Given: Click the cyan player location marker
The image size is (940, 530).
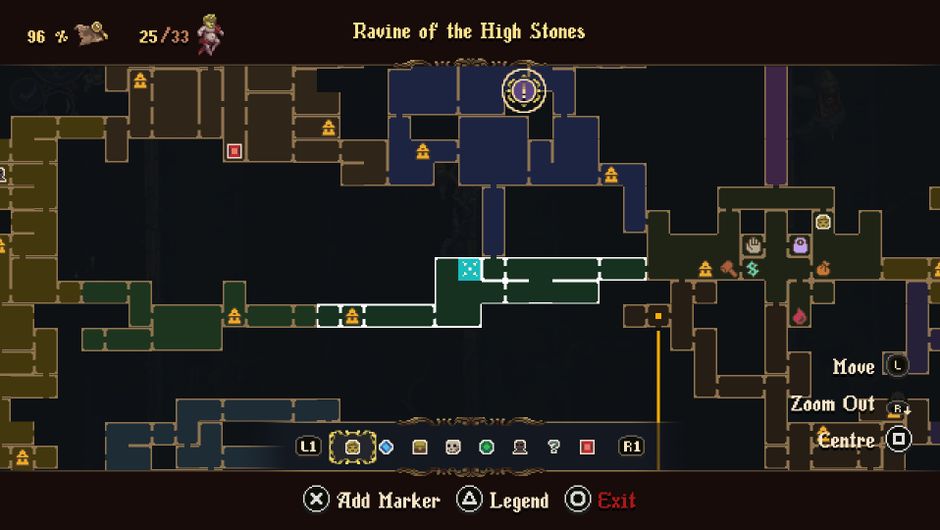Looking at the screenshot, I should point(469,268).
